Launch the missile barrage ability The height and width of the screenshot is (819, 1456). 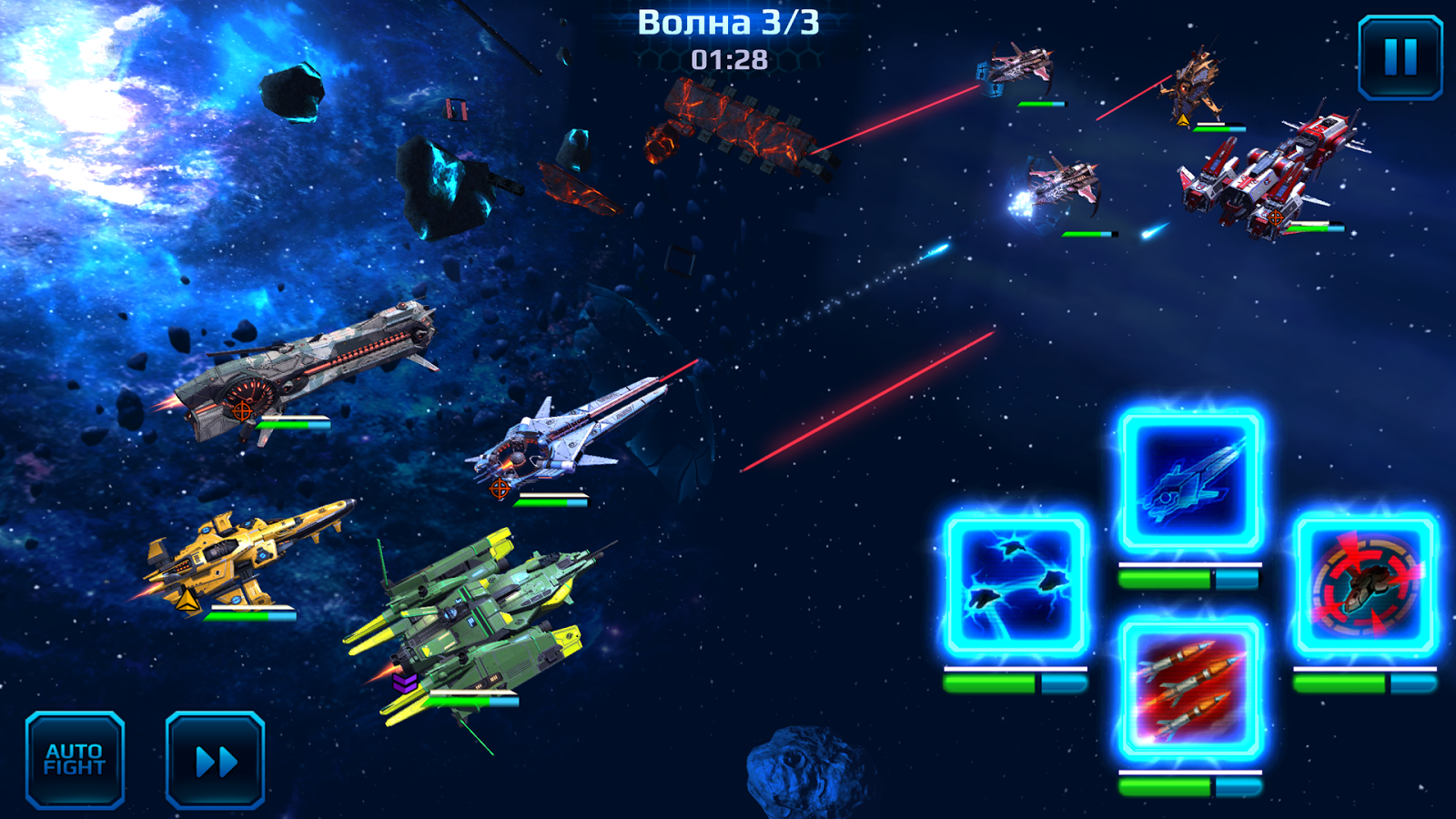click(x=1190, y=689)
